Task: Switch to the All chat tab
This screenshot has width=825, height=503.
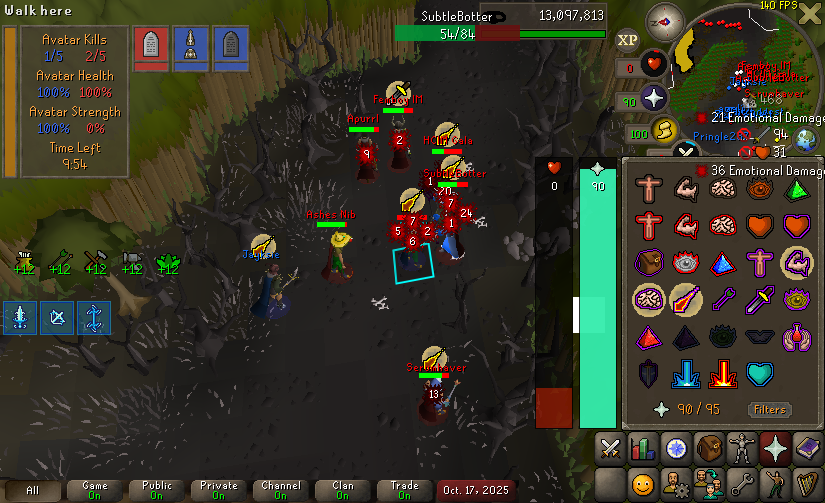Action: [33, 490]
